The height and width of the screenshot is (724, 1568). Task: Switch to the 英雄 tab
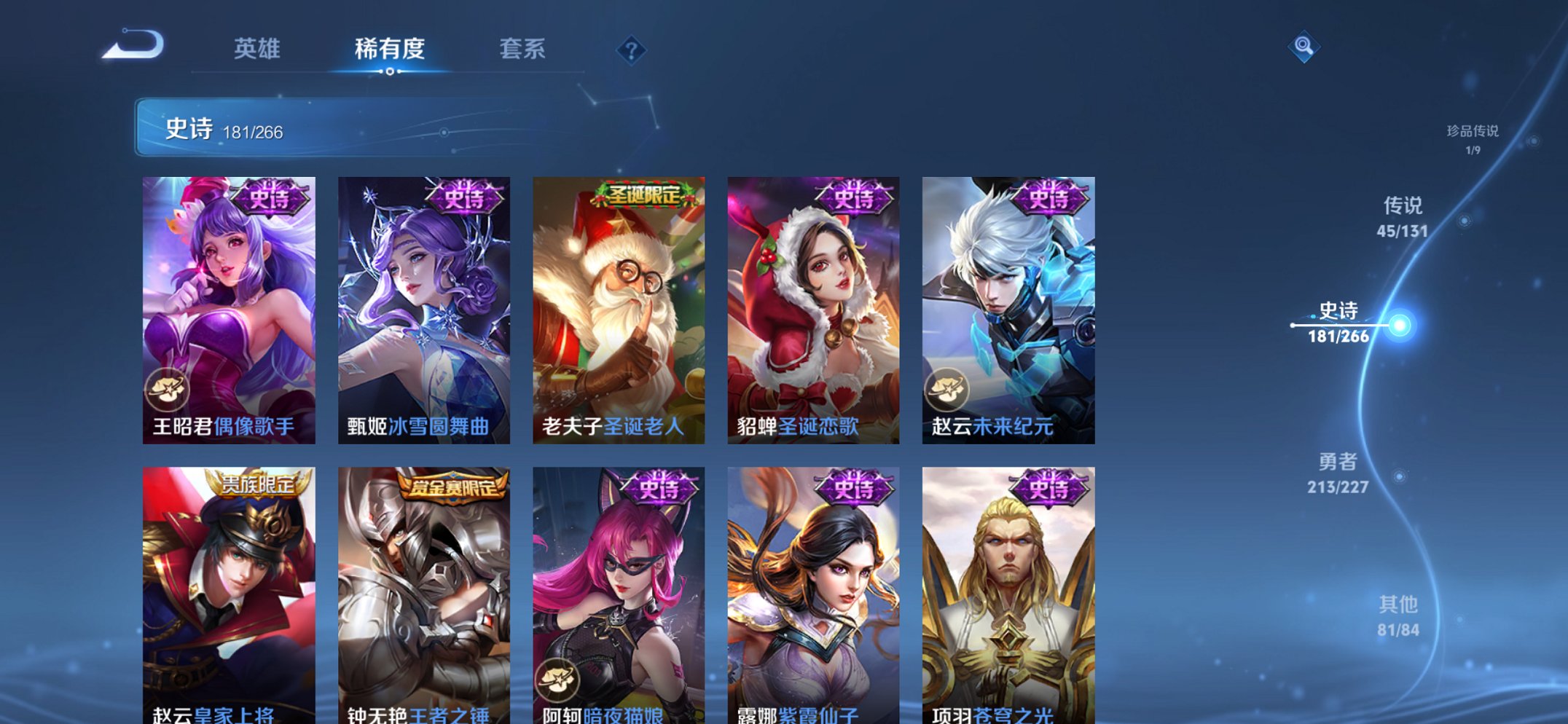pyautogui.click(x=259, y=50)
